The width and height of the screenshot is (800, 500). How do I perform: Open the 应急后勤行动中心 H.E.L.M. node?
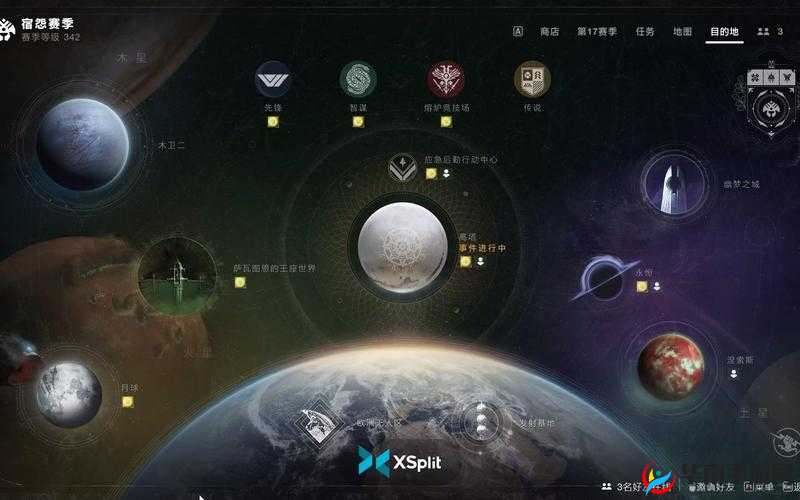click(402, 167)
